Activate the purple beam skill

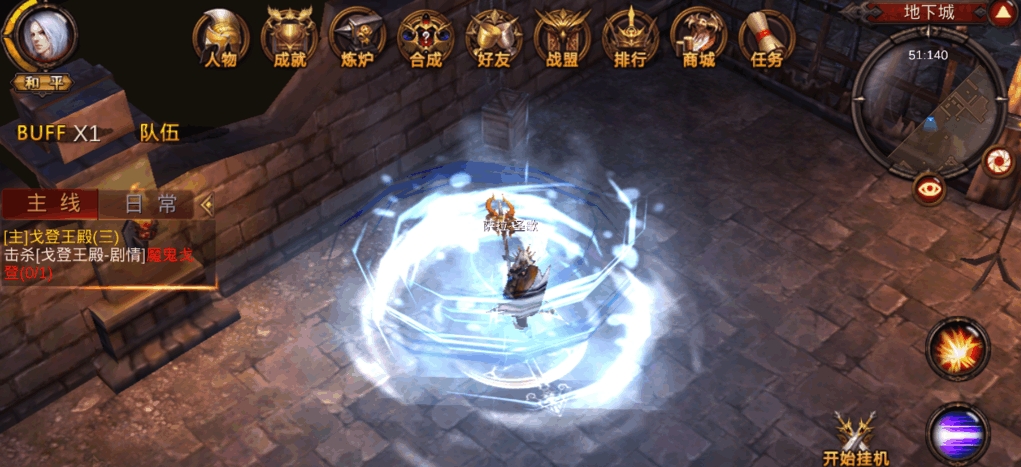tap(957, 433)
